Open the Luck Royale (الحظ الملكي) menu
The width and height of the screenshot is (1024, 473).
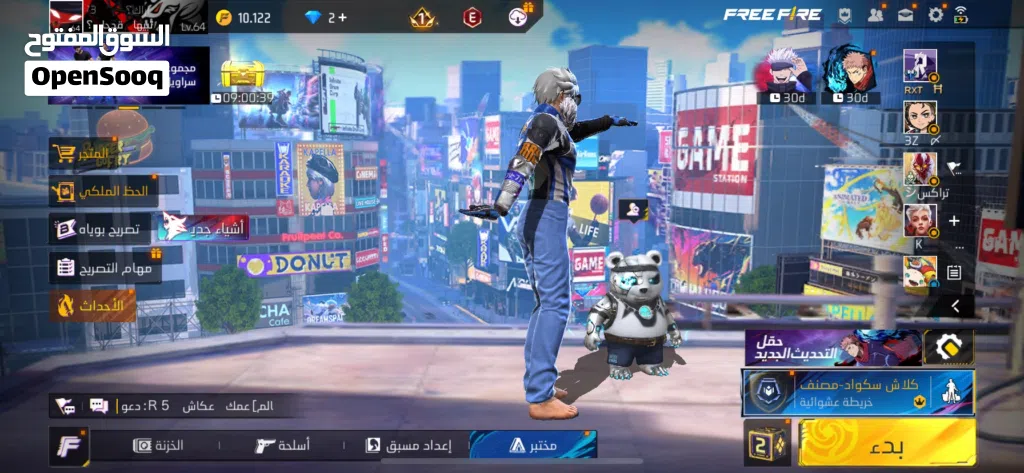104,190
